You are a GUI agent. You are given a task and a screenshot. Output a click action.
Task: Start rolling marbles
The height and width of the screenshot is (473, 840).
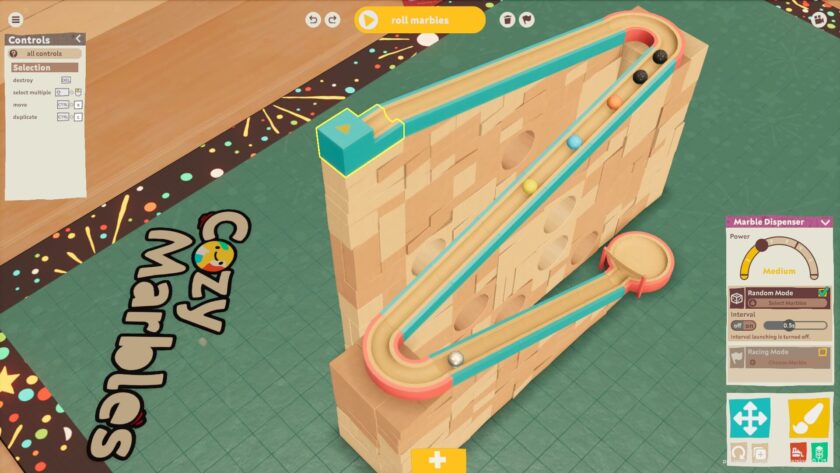pos(419,19)
